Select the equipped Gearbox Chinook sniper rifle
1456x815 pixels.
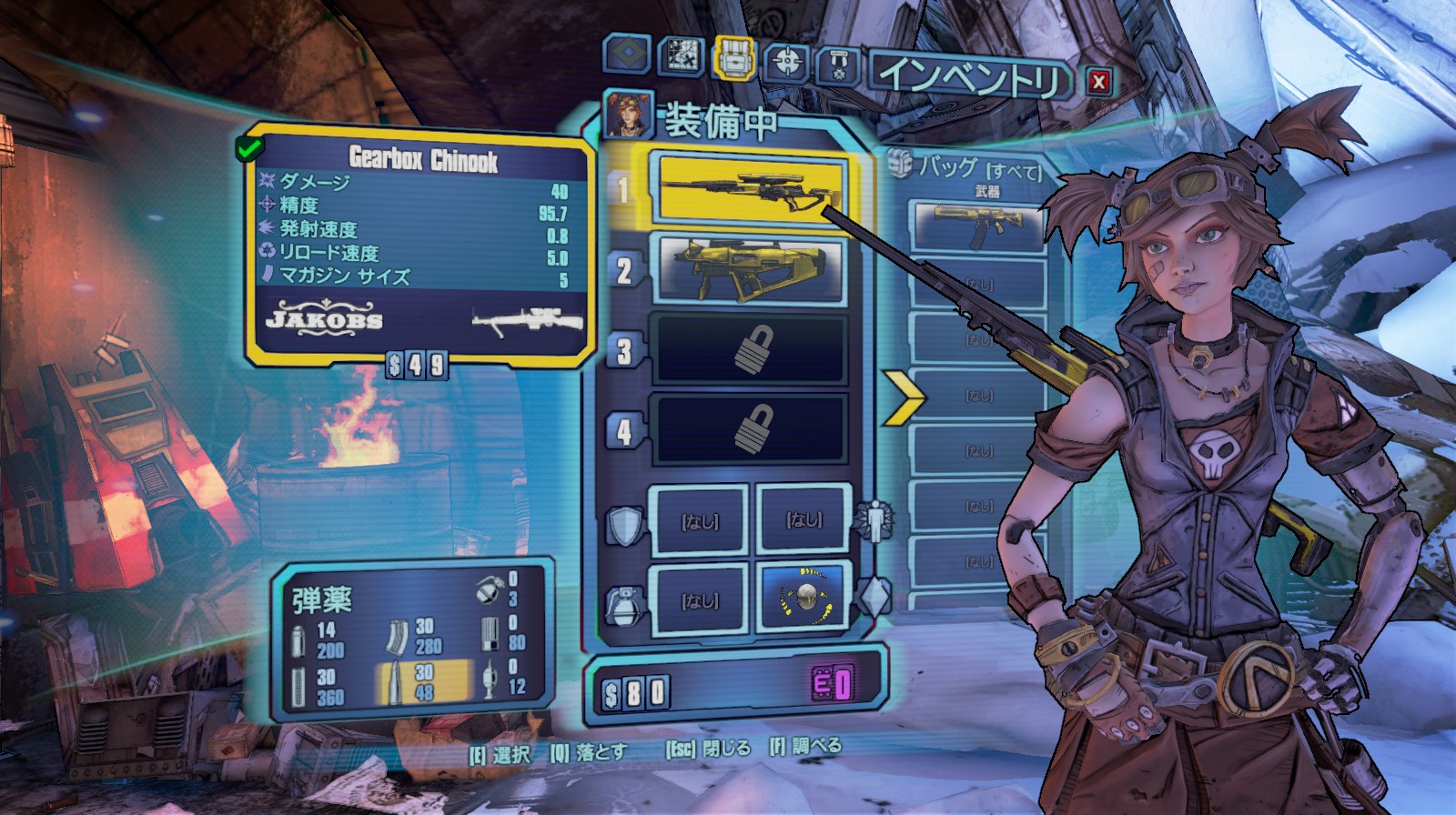[750, 189]
